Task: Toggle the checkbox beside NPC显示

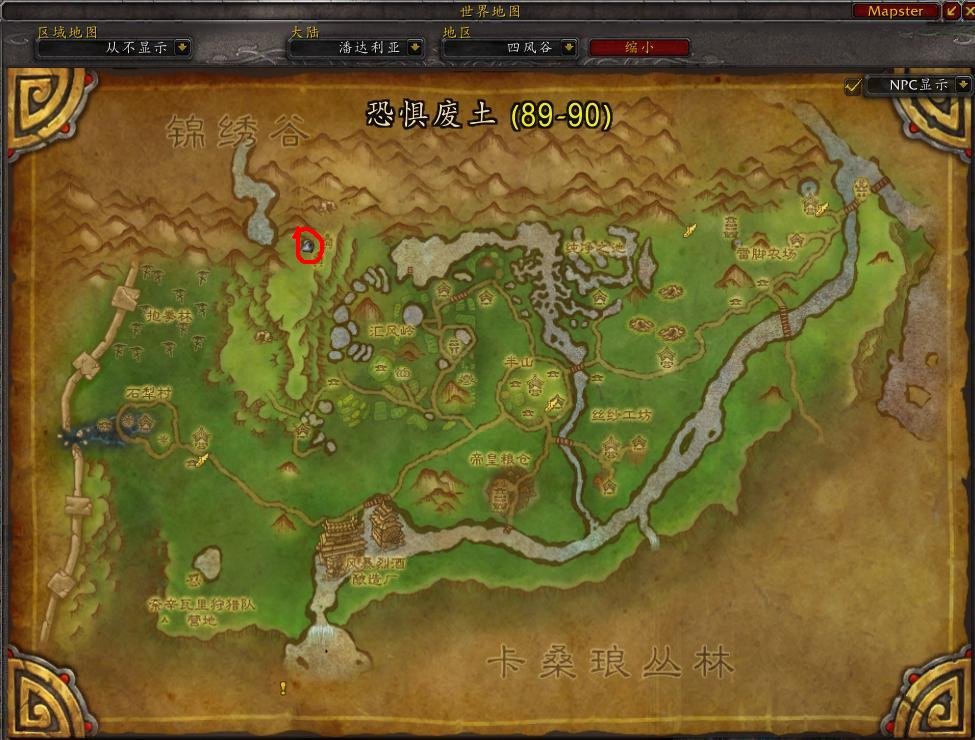Action: 852,86
